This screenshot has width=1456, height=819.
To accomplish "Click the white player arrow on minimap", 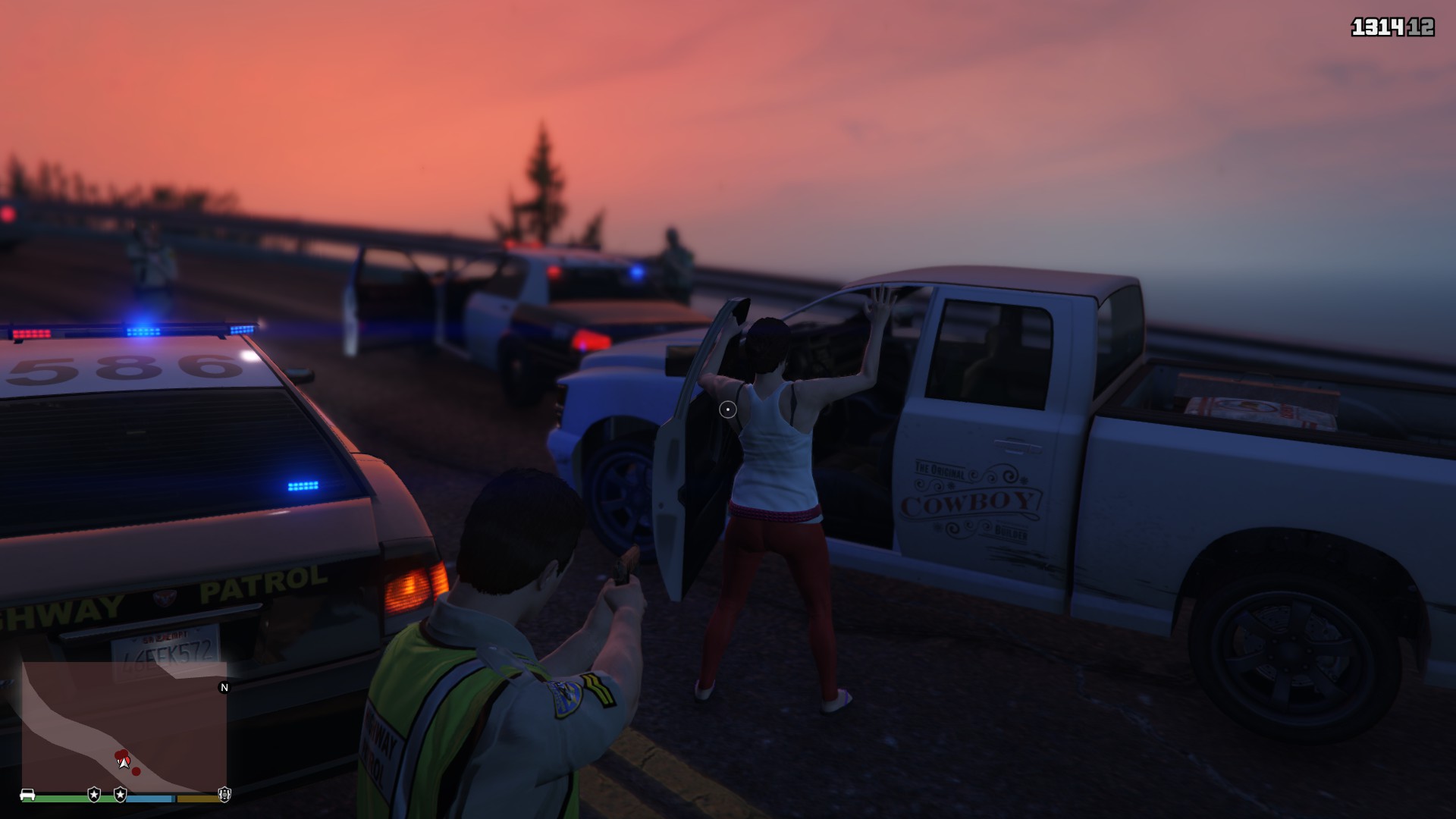I will click(124, 762).
